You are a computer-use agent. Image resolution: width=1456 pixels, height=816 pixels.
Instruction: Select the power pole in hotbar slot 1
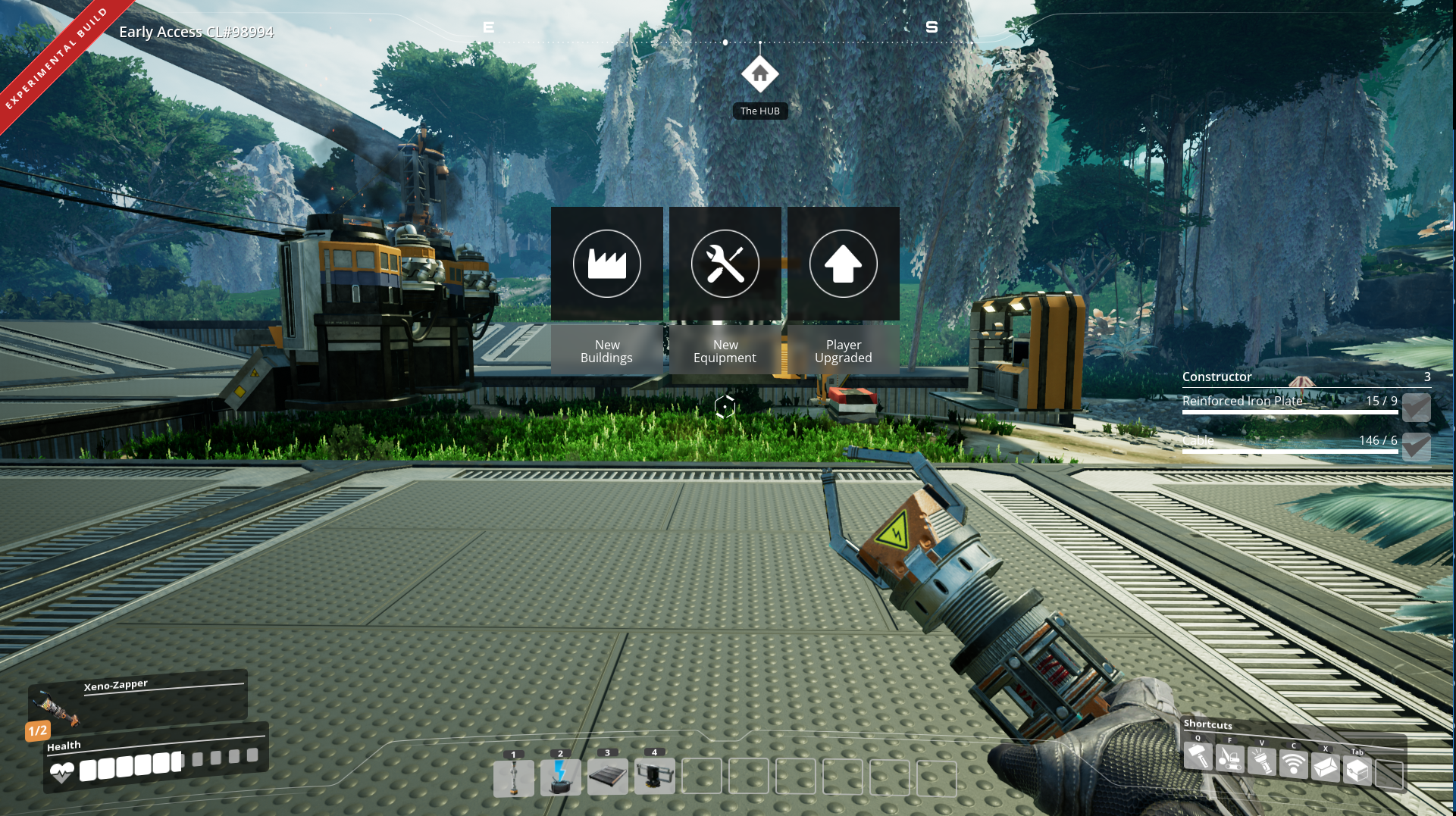514,777
